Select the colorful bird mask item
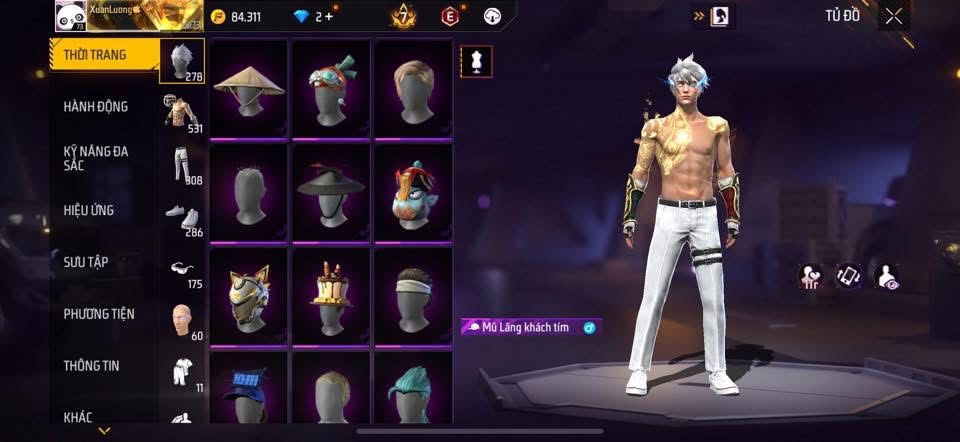 tap(413, 191)
